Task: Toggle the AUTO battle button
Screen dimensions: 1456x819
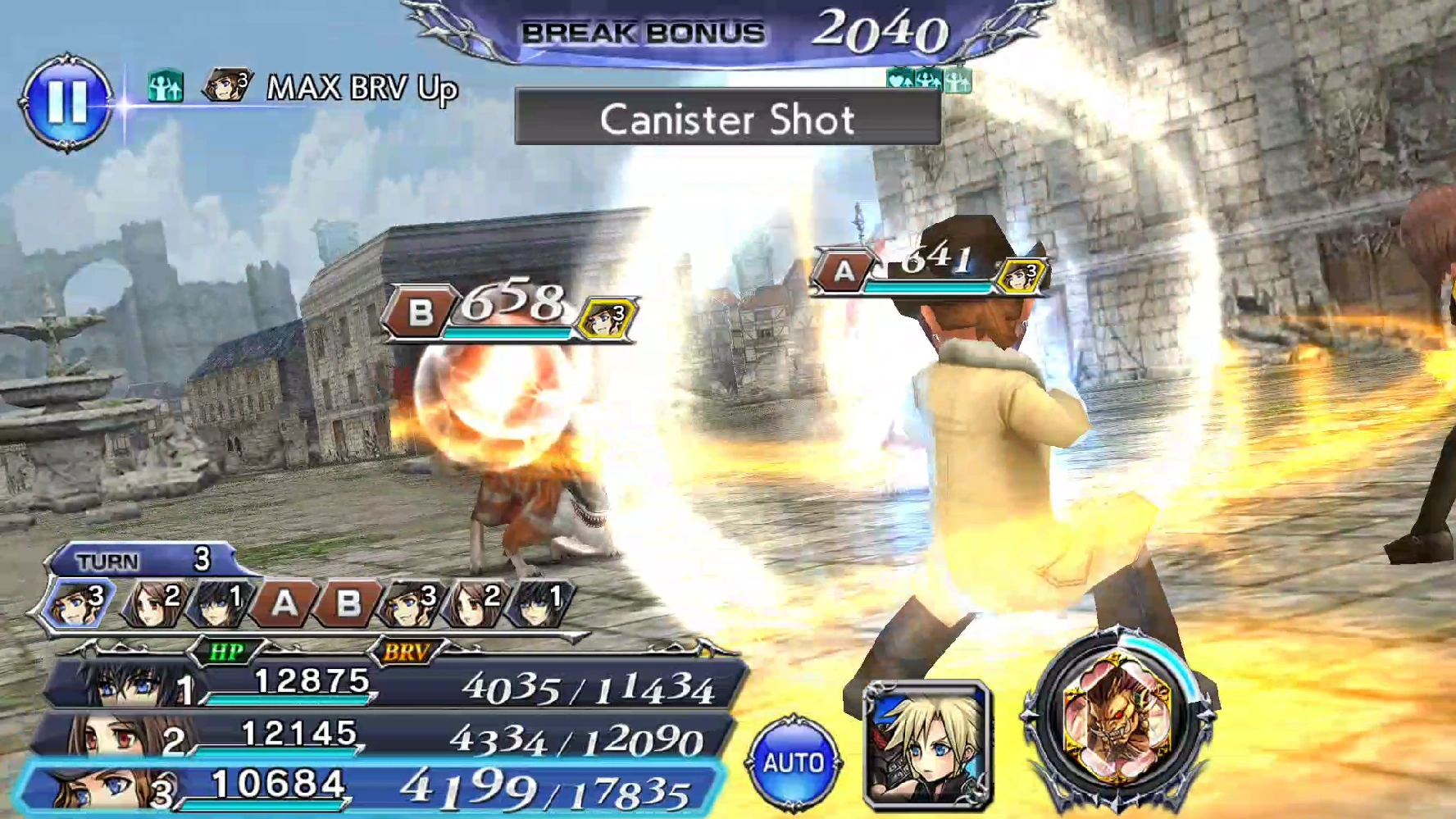Action: click(793, 763)
